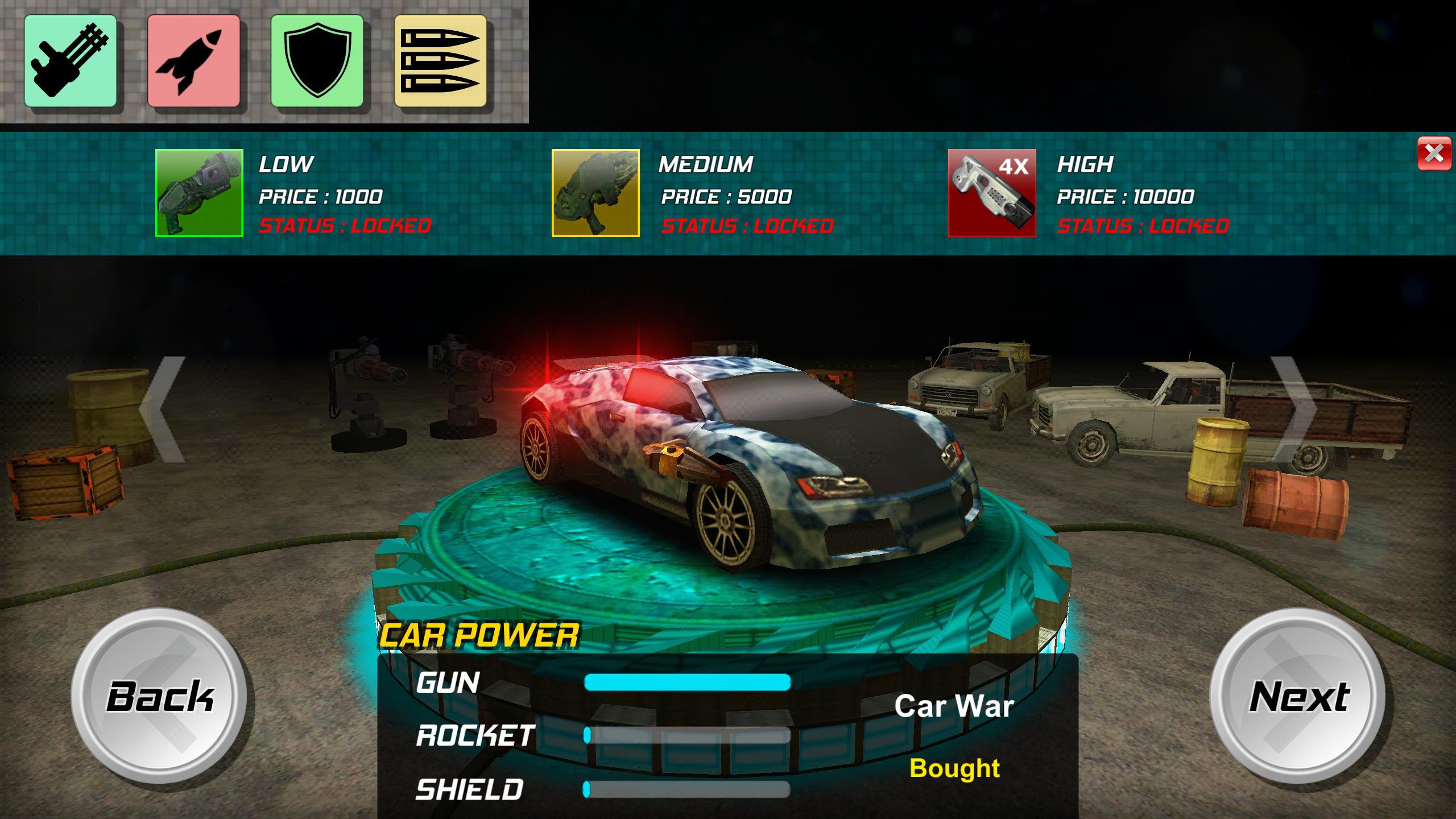This screenshot has width=1456, height=819.
Task: Open the bullets ammo category
Action: point(440,61)
